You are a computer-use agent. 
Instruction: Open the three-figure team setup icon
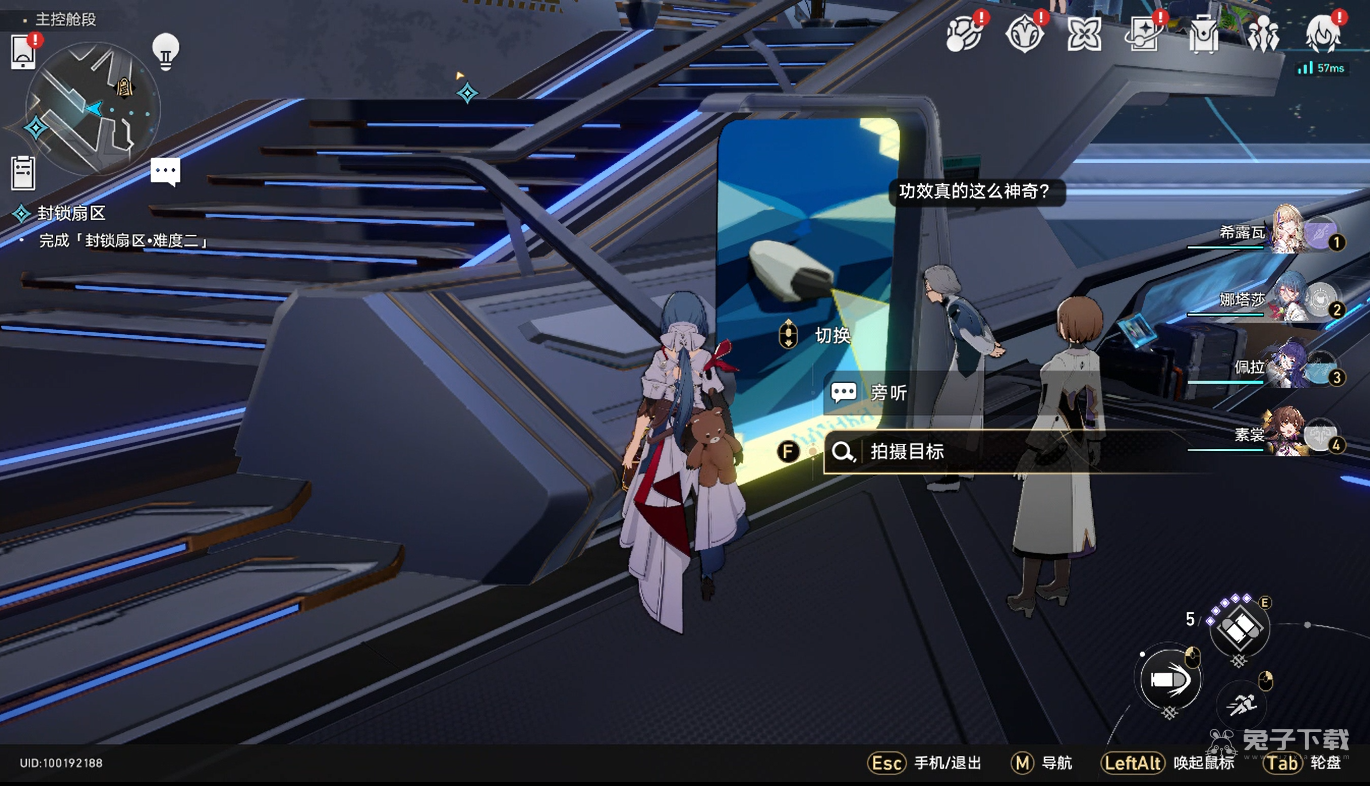click(1263, 36)
